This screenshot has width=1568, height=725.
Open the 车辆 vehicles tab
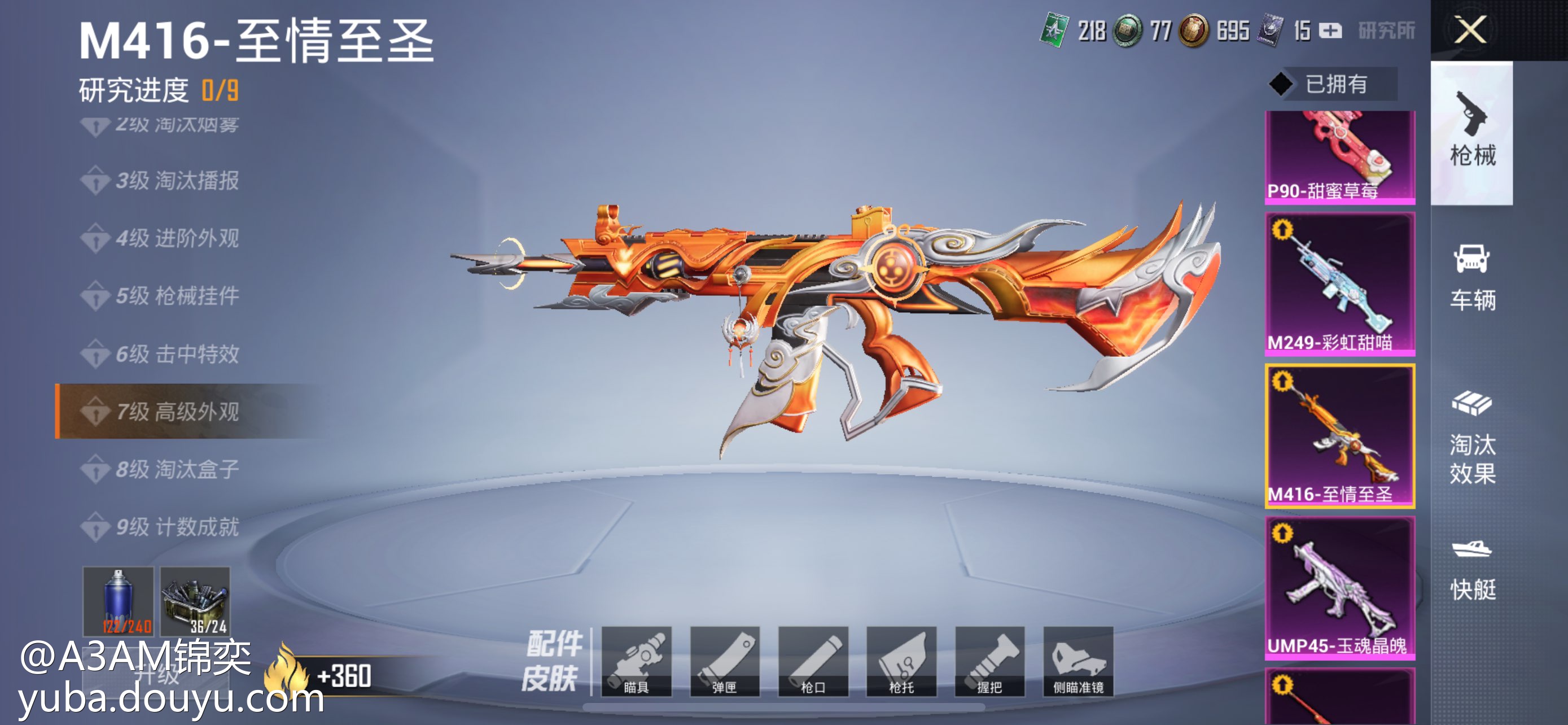coord(1472,278)
